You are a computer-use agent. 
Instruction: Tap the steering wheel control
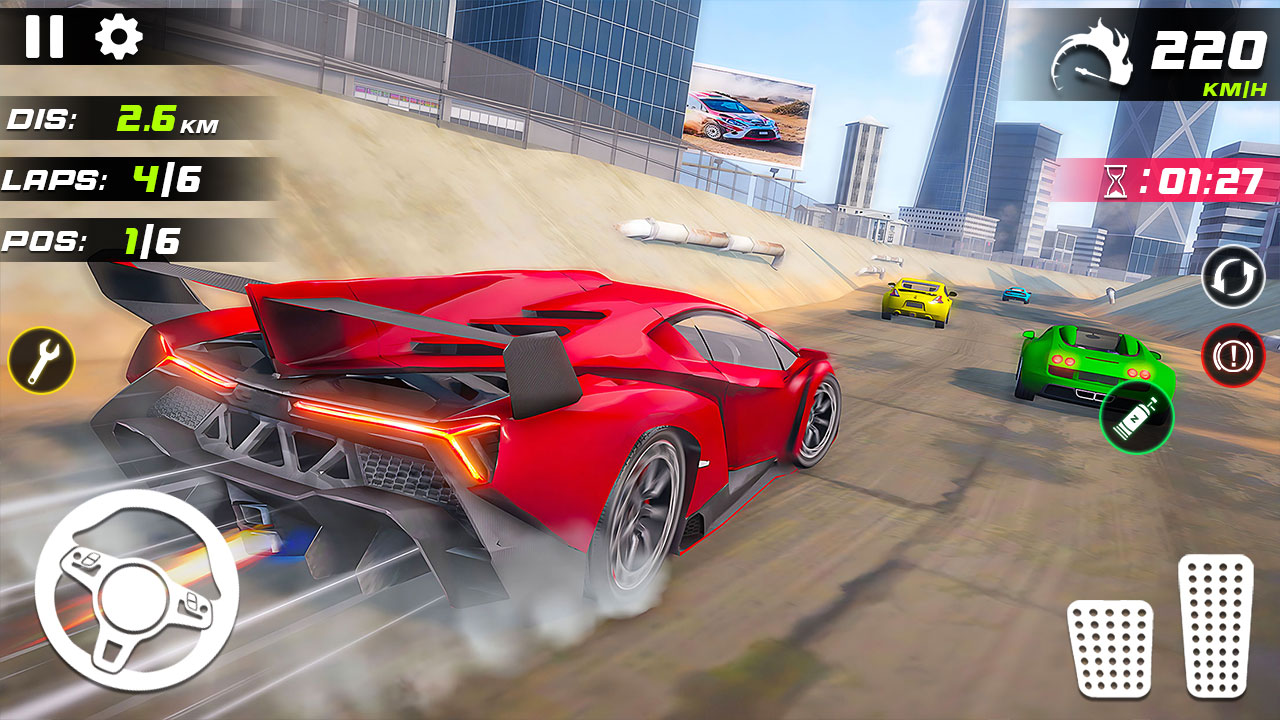coord(130,600)
